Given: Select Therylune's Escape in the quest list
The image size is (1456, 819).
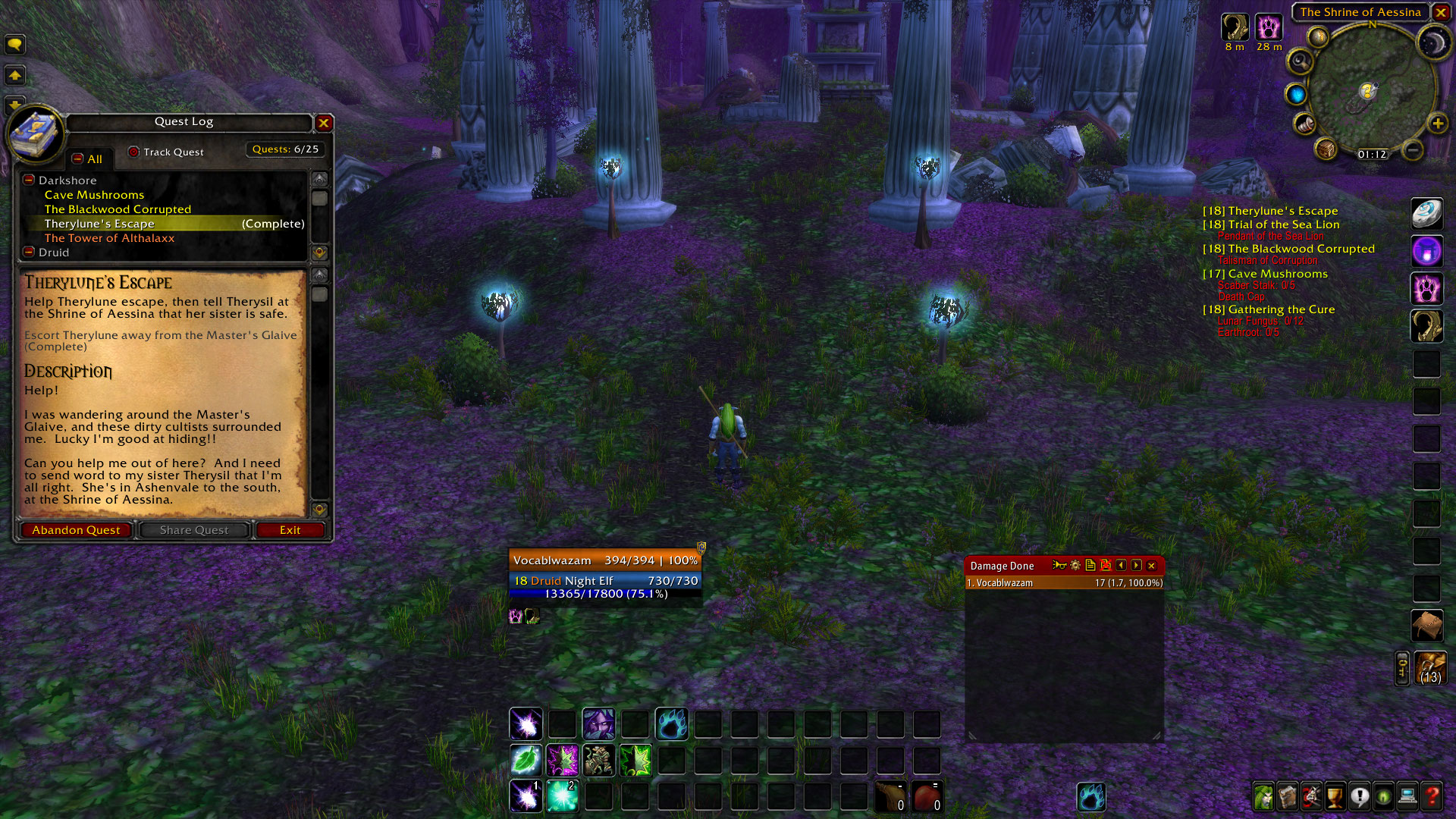Looking at the screenshot, I should click(x=99, y=223).
